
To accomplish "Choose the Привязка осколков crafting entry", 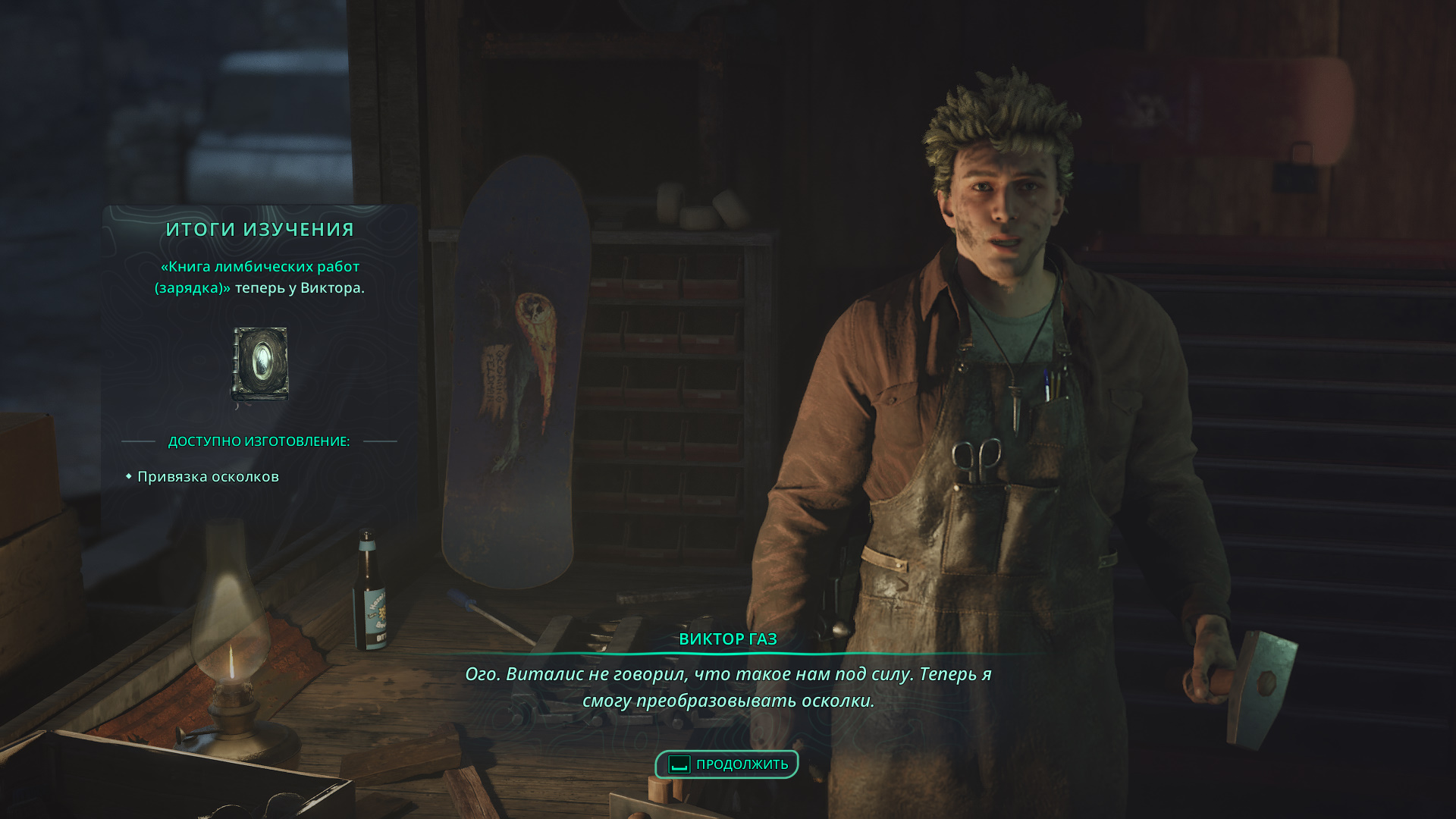I will [208, 477].
